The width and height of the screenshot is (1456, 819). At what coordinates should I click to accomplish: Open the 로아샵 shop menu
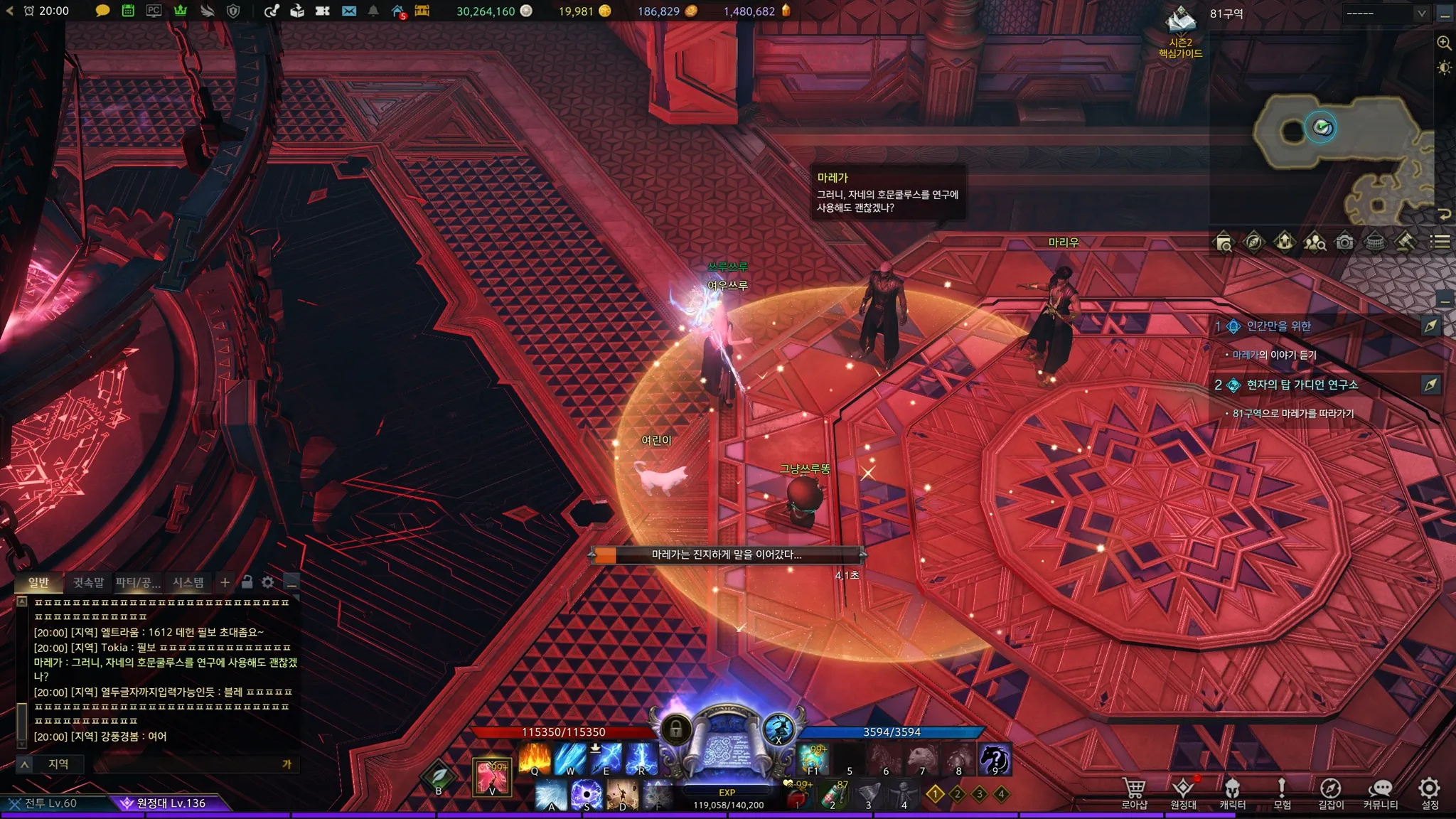point(1133,793)
